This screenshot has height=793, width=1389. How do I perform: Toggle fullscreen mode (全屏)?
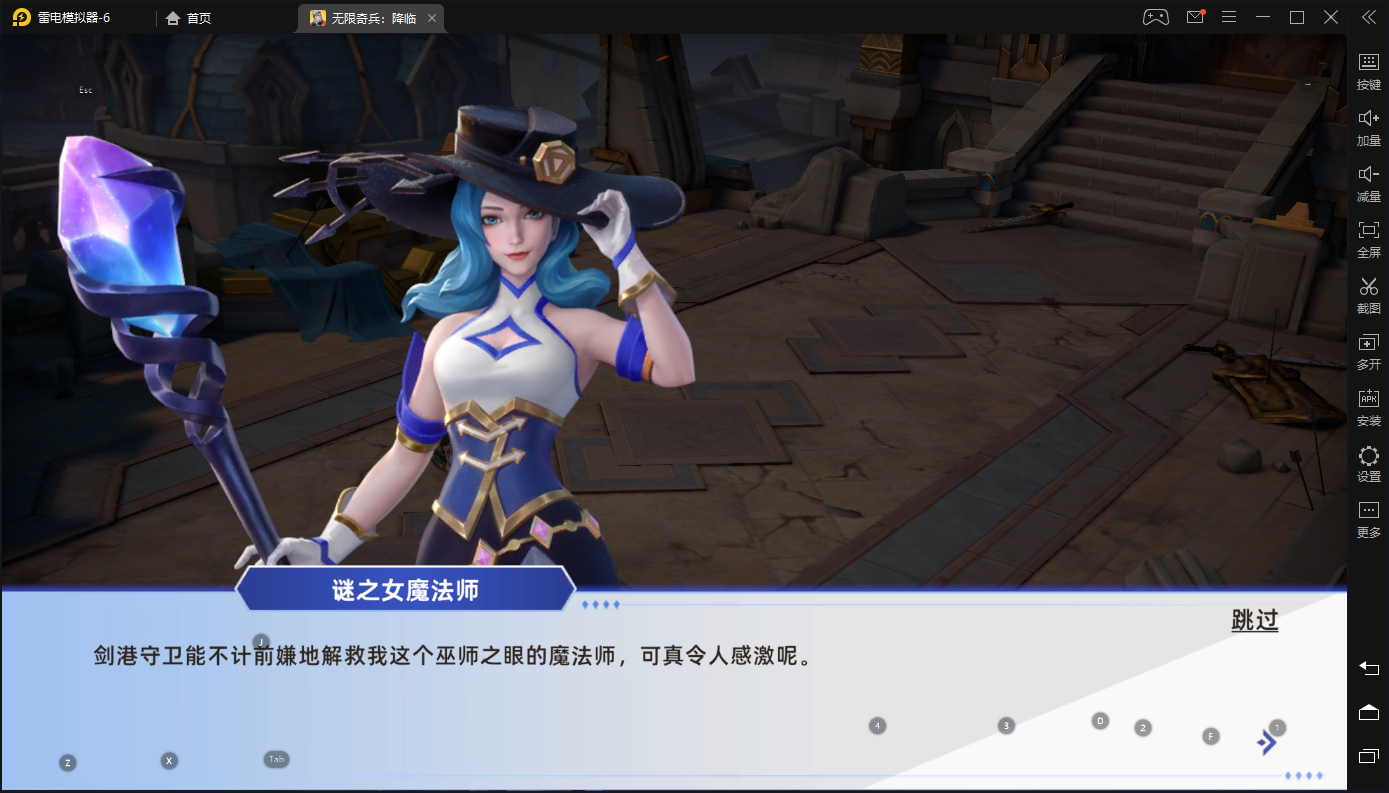coord(1368,238)
